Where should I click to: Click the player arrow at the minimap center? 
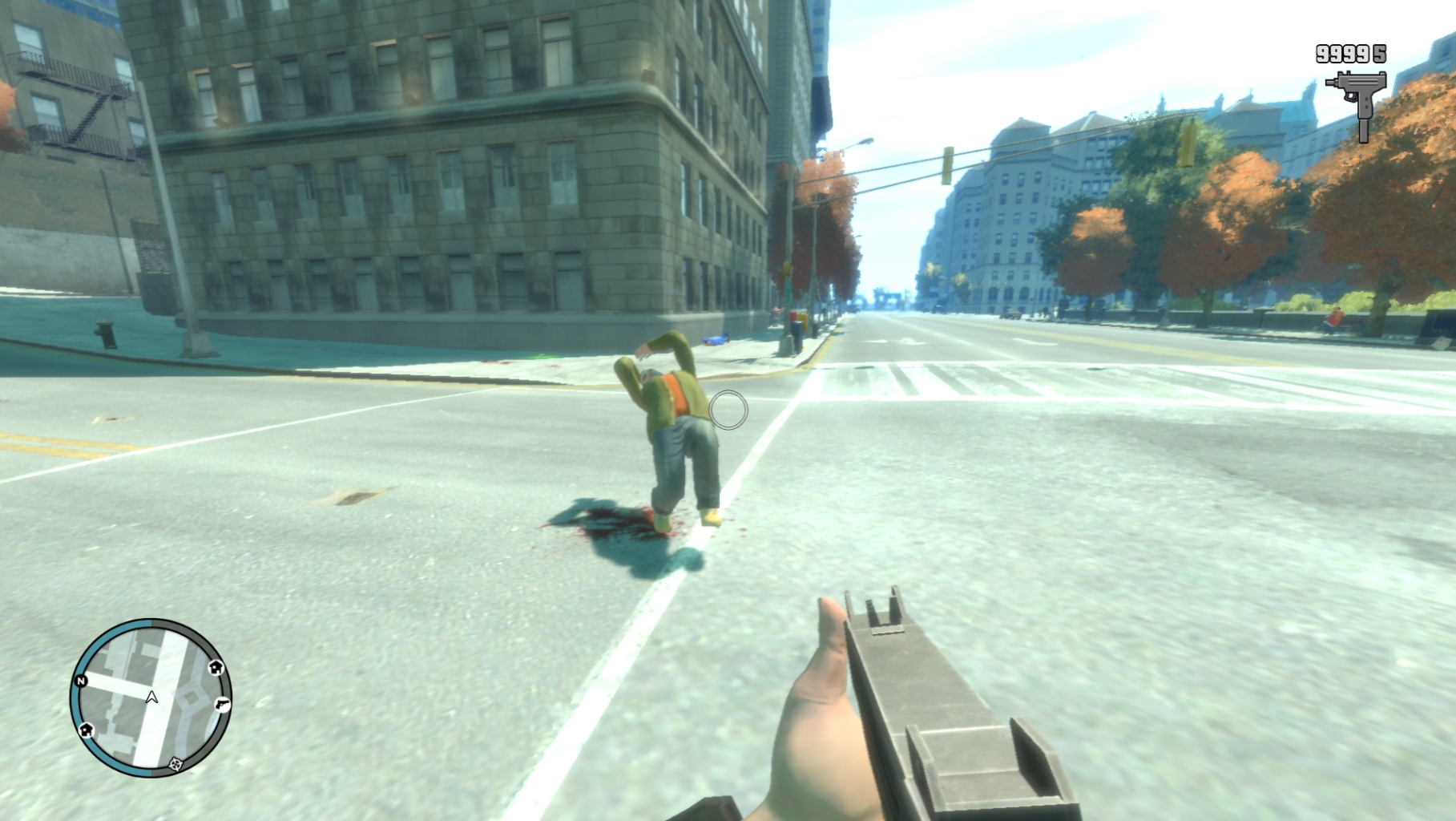(x=151, y=697)
